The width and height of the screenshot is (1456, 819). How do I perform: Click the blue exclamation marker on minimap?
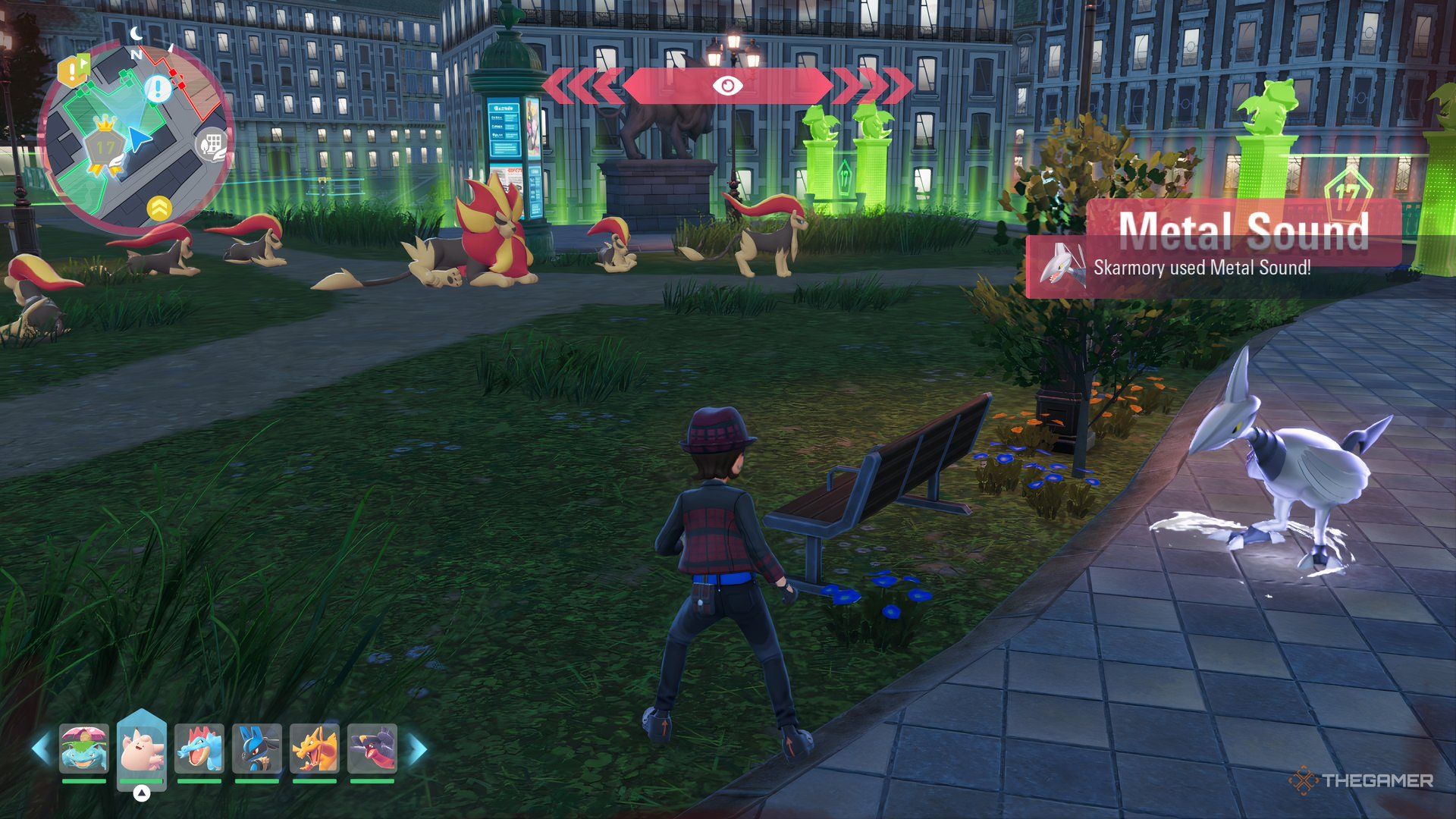tap(158, 89)
